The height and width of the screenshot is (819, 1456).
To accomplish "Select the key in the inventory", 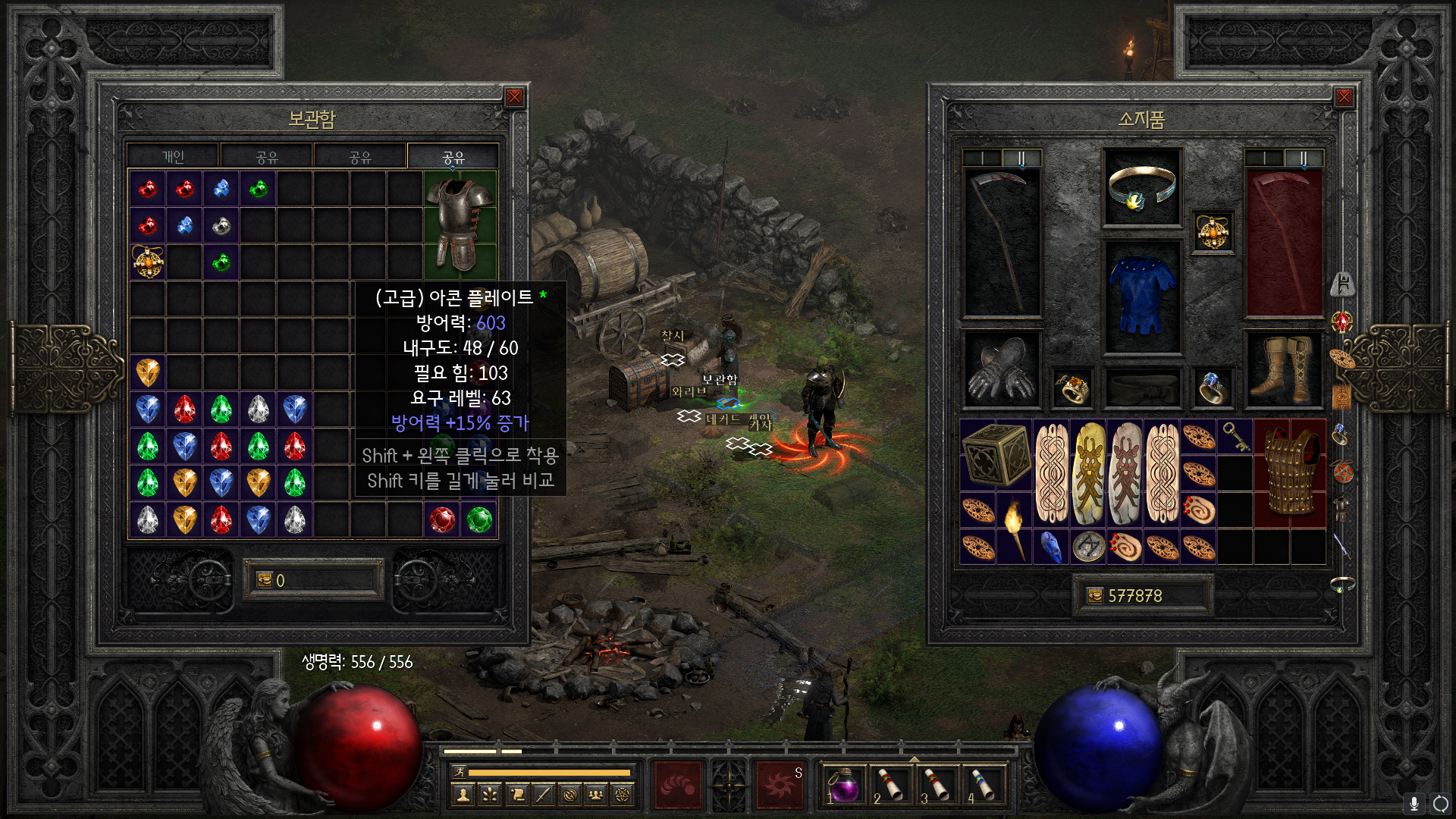I will click(x=1235, y=437).
